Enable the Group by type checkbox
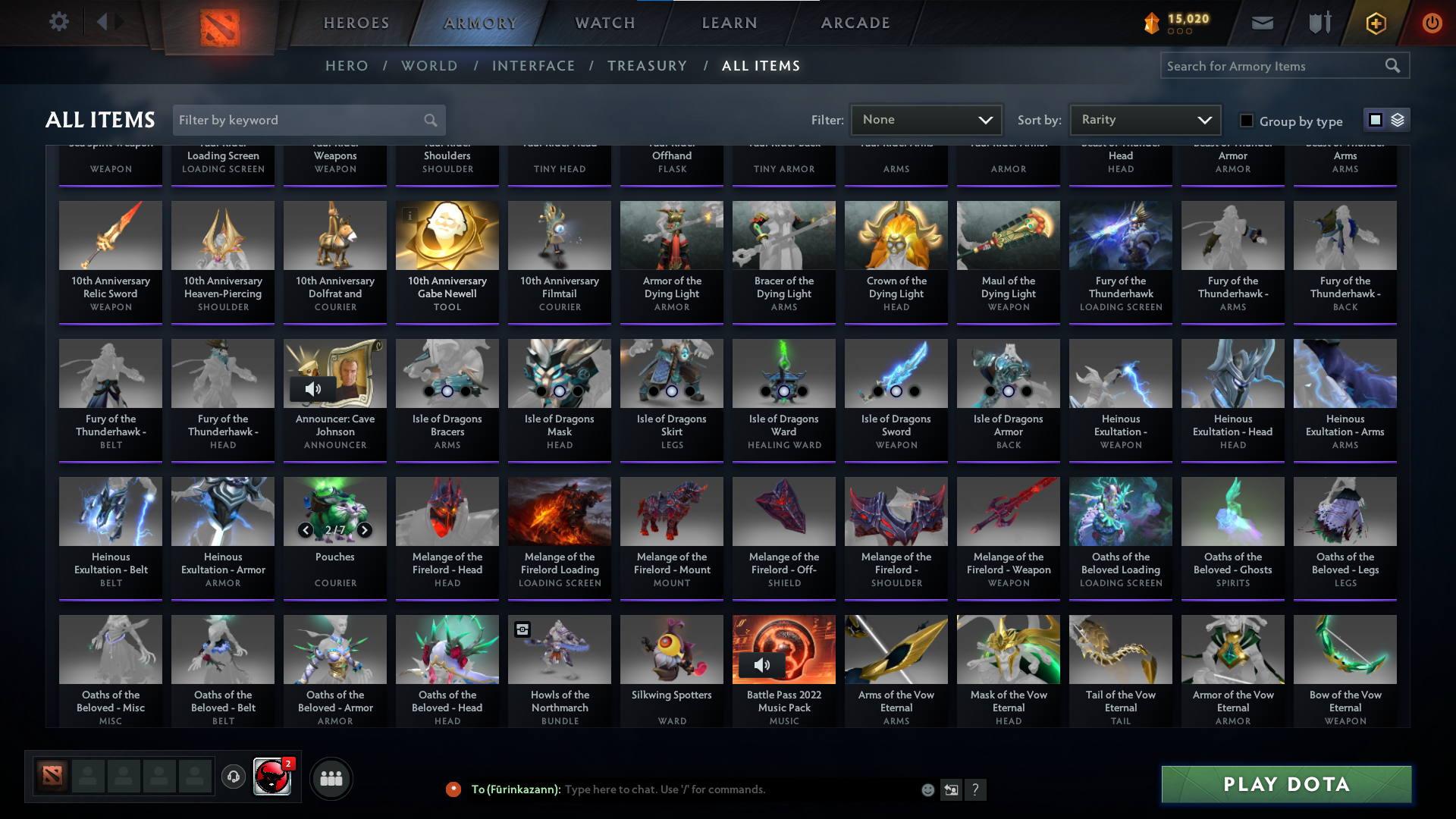The width and height of the screenshot is (1456, 819). click(x=1246, y=121)
